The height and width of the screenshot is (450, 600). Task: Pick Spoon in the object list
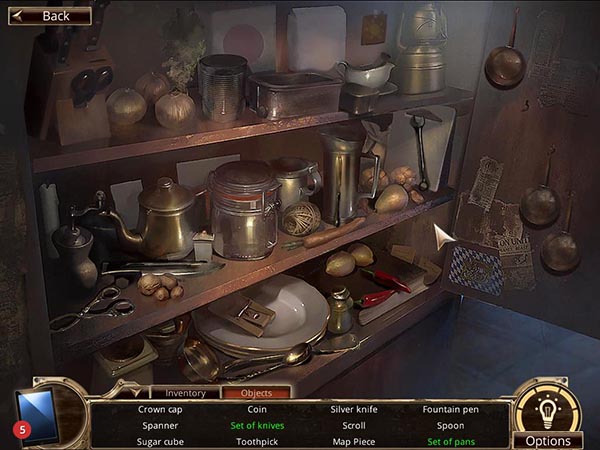tap(451, 425)
